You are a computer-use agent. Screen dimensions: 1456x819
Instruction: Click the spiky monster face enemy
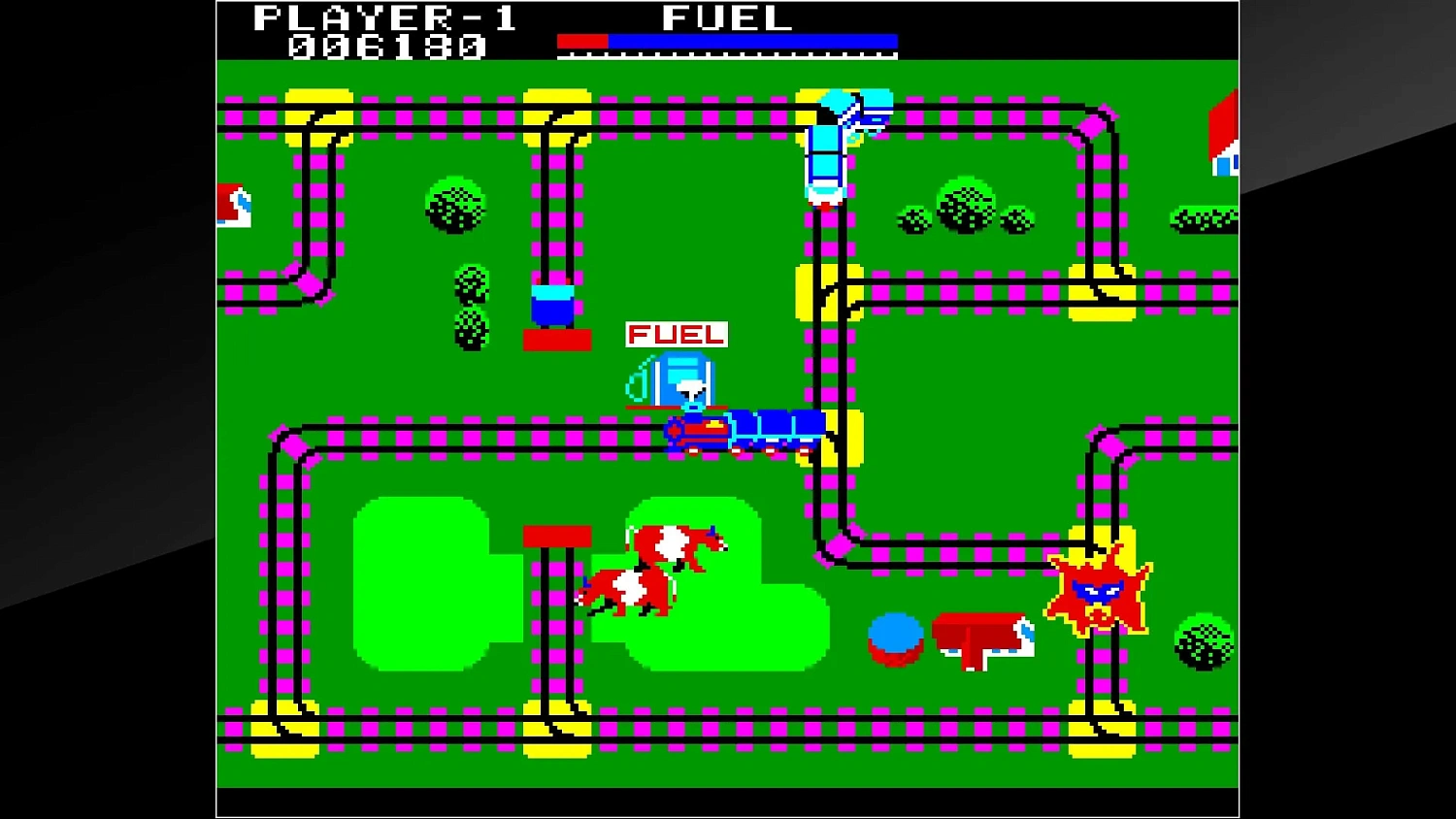tap(1099, 592)
